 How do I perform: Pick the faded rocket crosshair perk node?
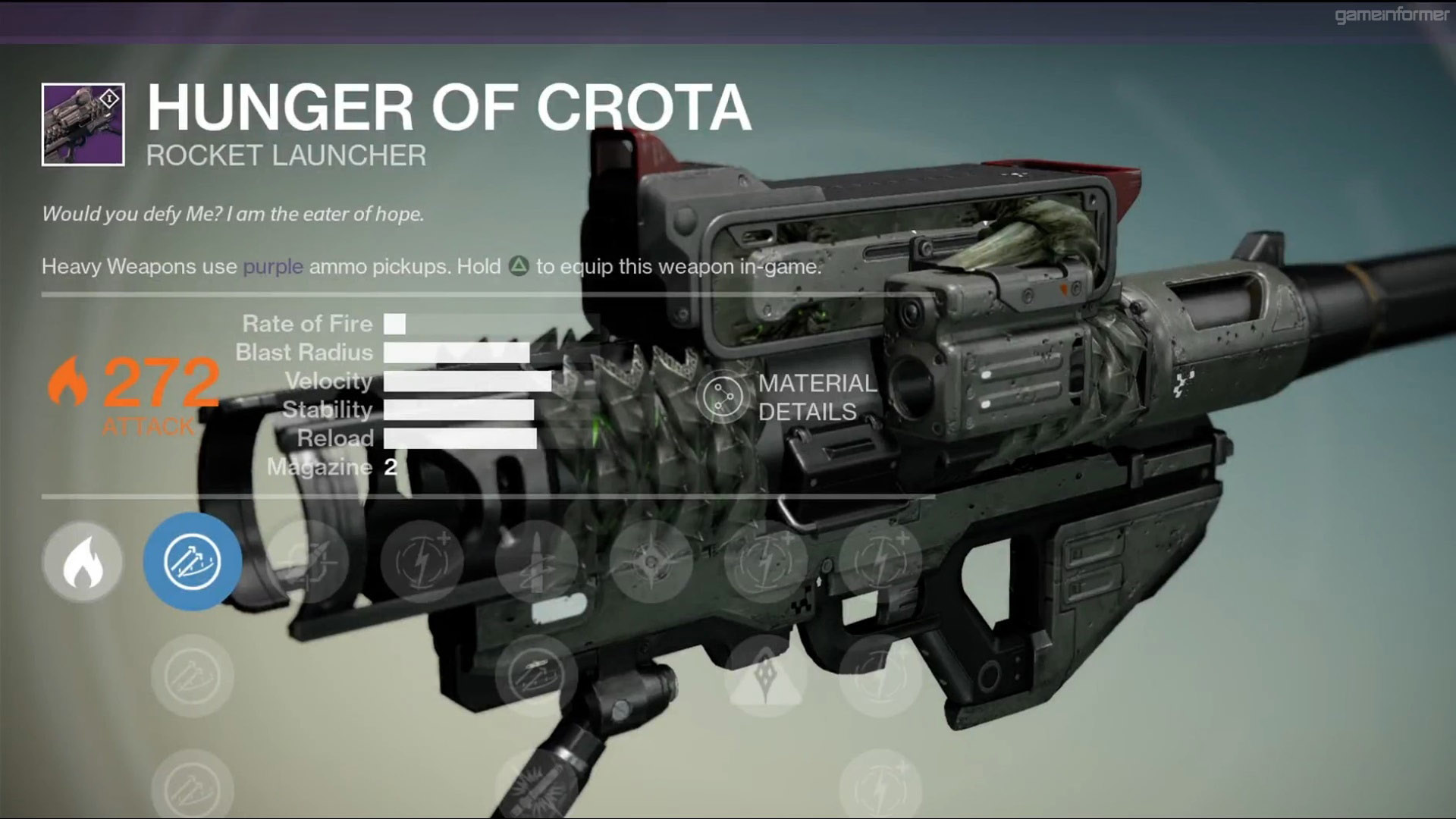point(307,562)
